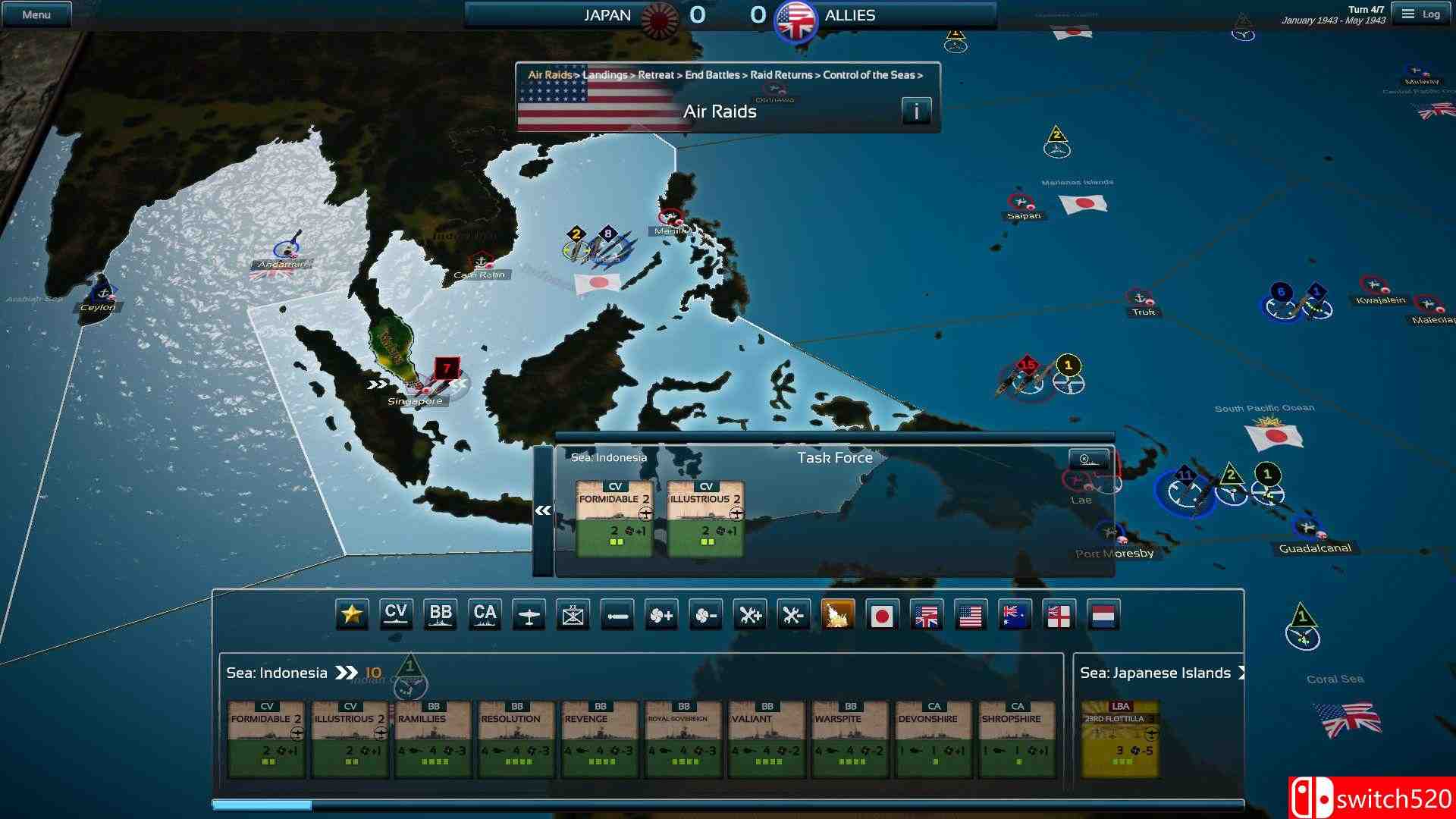Image resolution: width=1456 pixels, height=819 pixels.
Task: Click the aircraft filter icon
Action: pyautogui.click(x=529, y=616)
